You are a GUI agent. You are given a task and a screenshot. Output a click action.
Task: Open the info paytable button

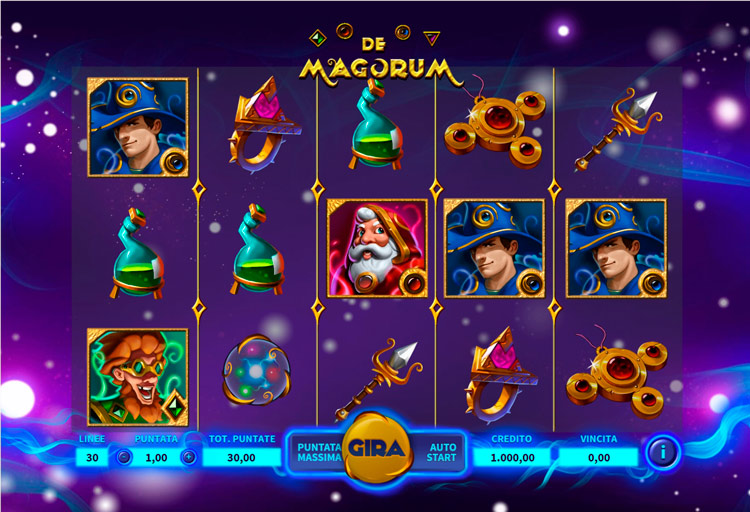[x=660, y=453]
